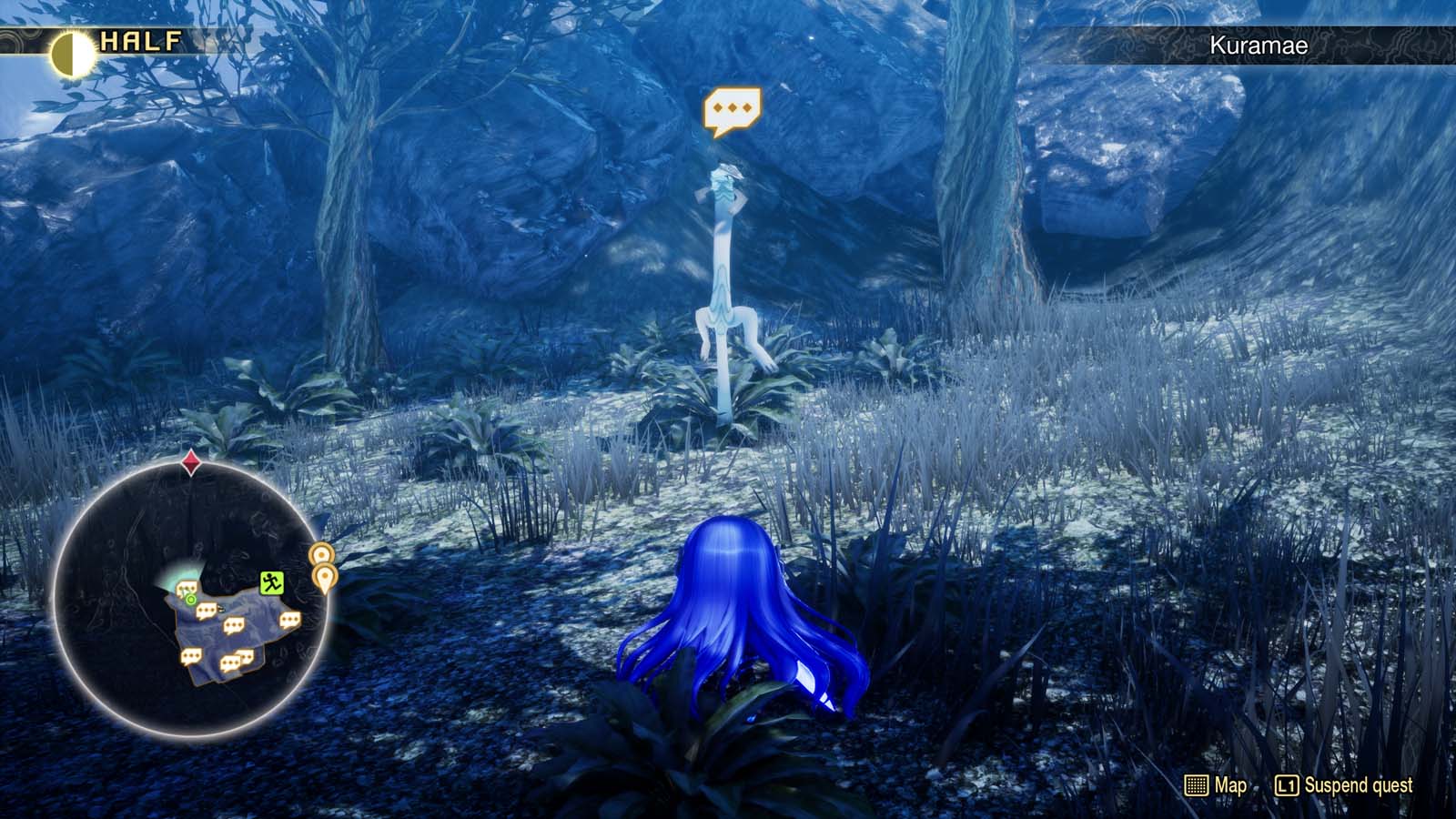Screen dimensions: 1456x819
Task: Select the pair of overlapping quest bubbles on the minimap
Action: click(x=238, y=658)
